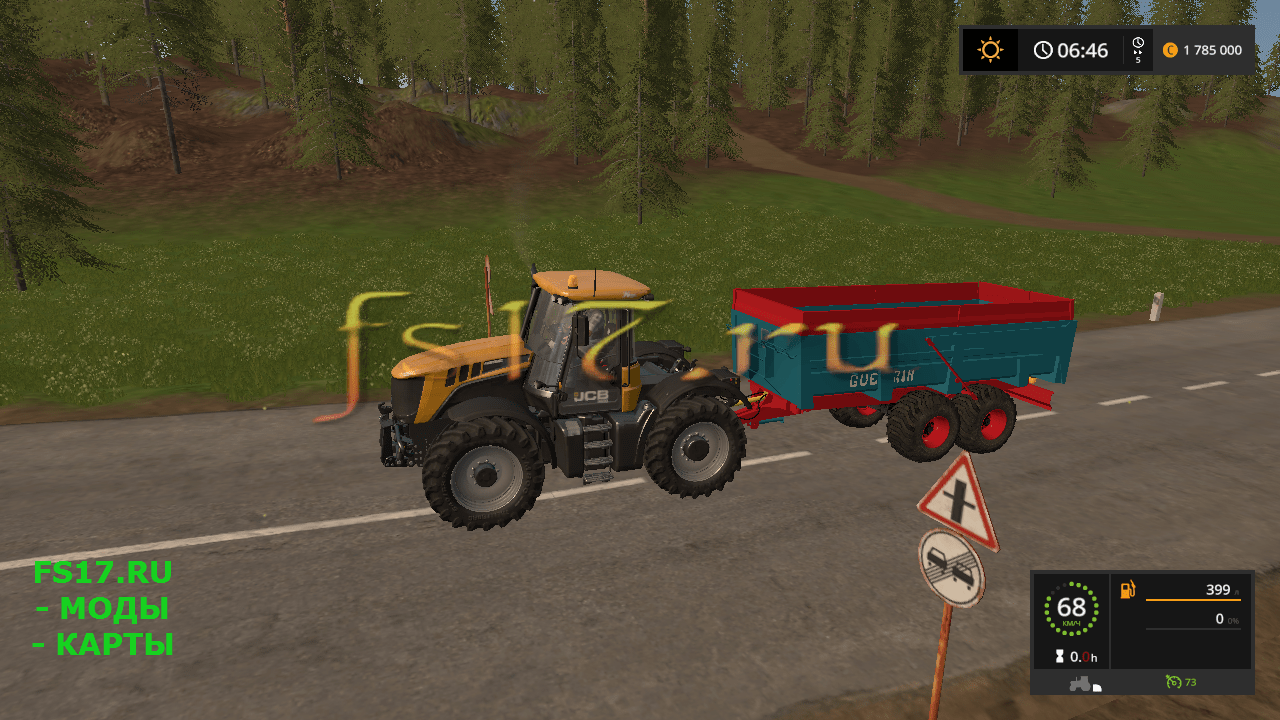Click the time-scale fast-forward icon showing 5
This screenshot has width=1280, height=720.
click(1136, 49)
